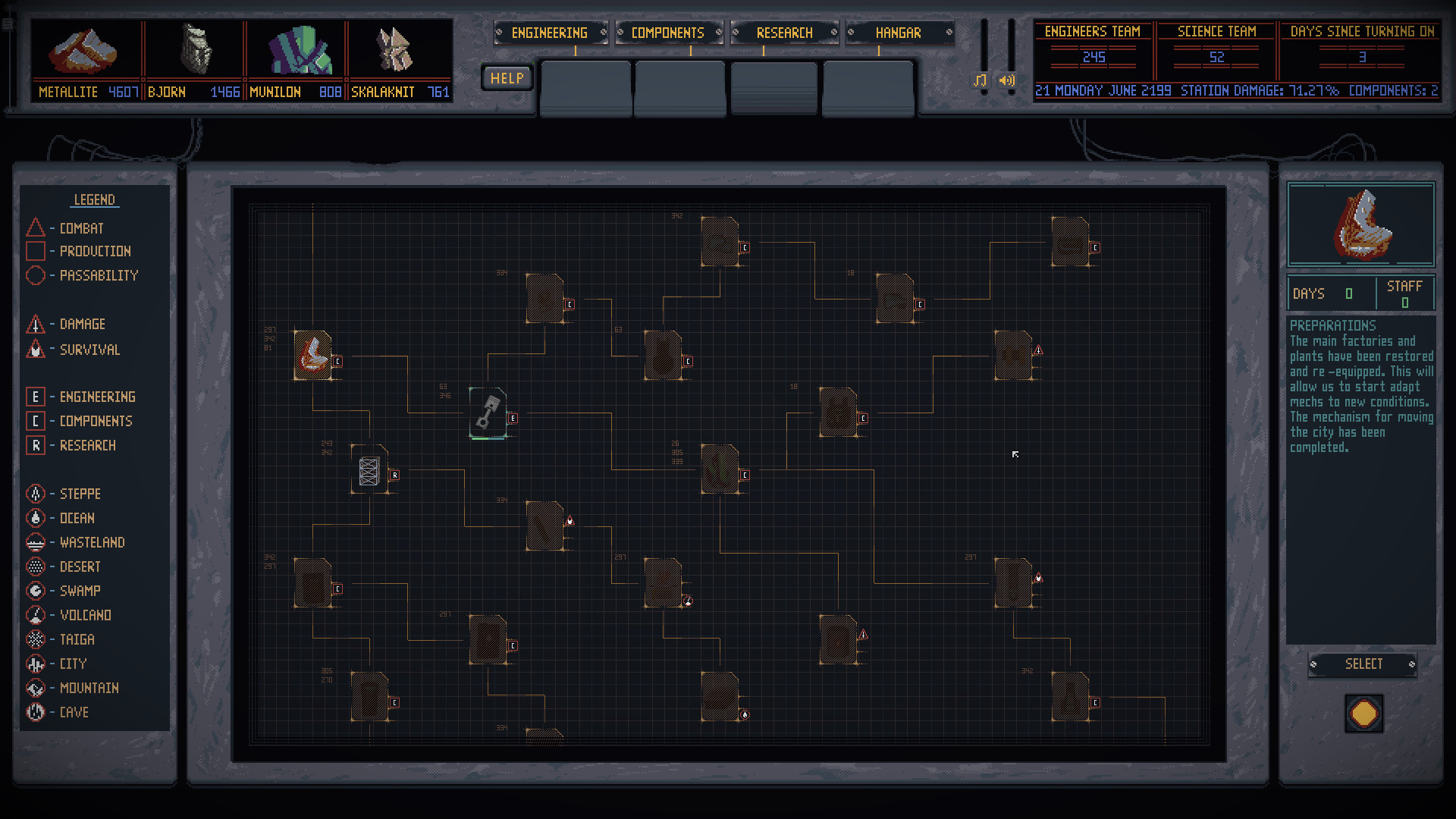This screenshot has width=1456, height=819.
Task: Open the Hangar menu
Action: pos(899,33)
